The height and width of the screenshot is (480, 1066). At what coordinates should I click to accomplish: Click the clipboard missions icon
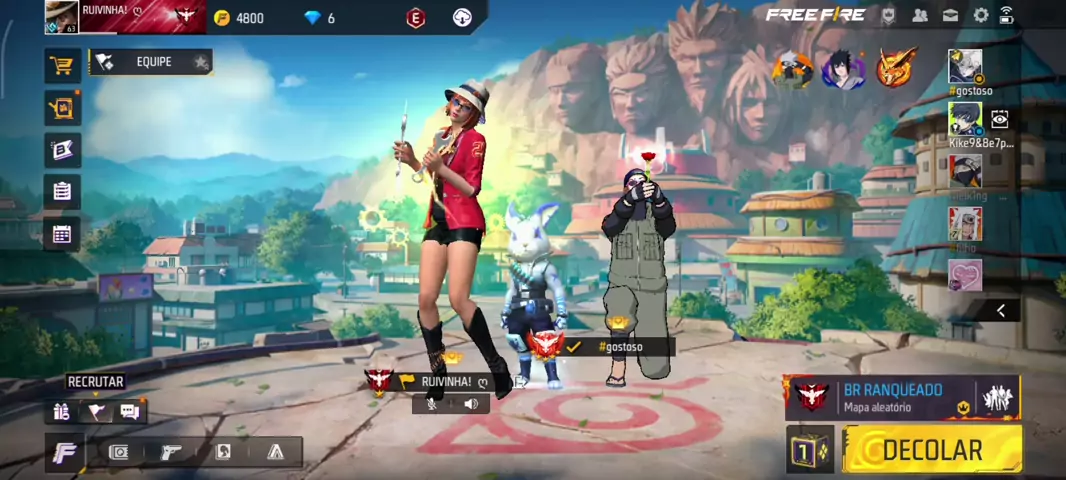click(x=62, y=191)
